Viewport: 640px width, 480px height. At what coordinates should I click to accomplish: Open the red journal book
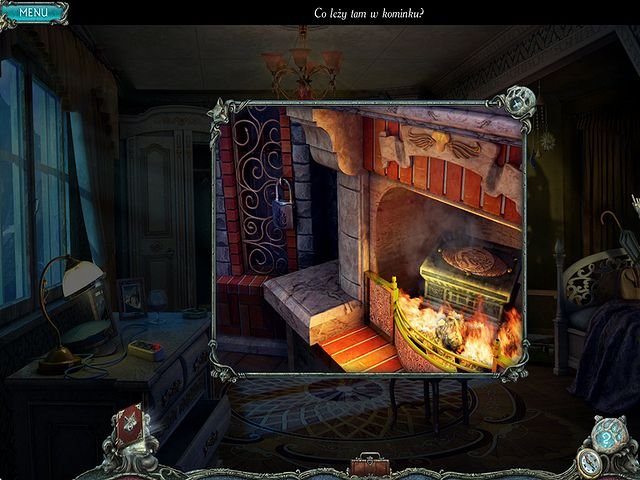[130, 425]
